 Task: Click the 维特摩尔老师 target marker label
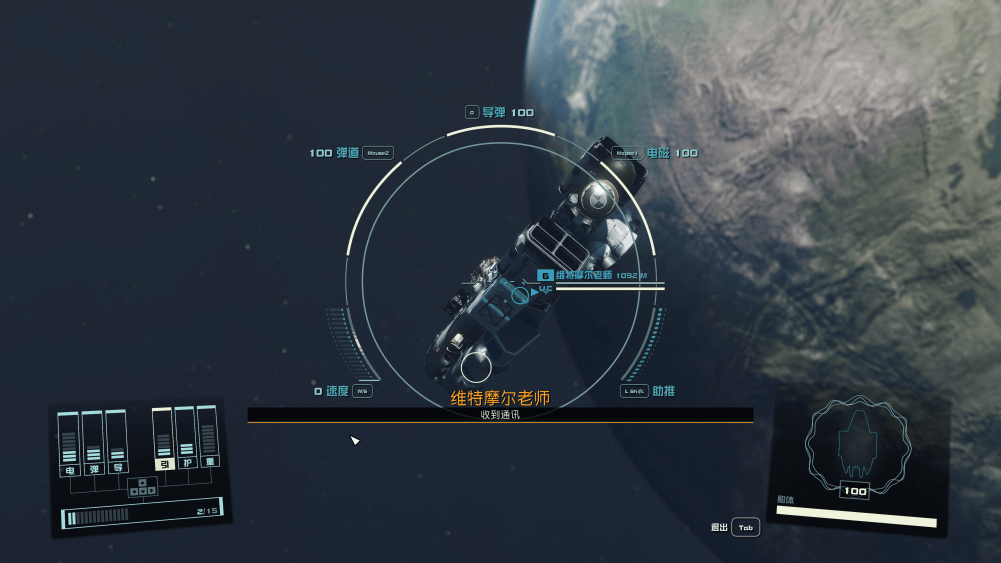point(584,275)
